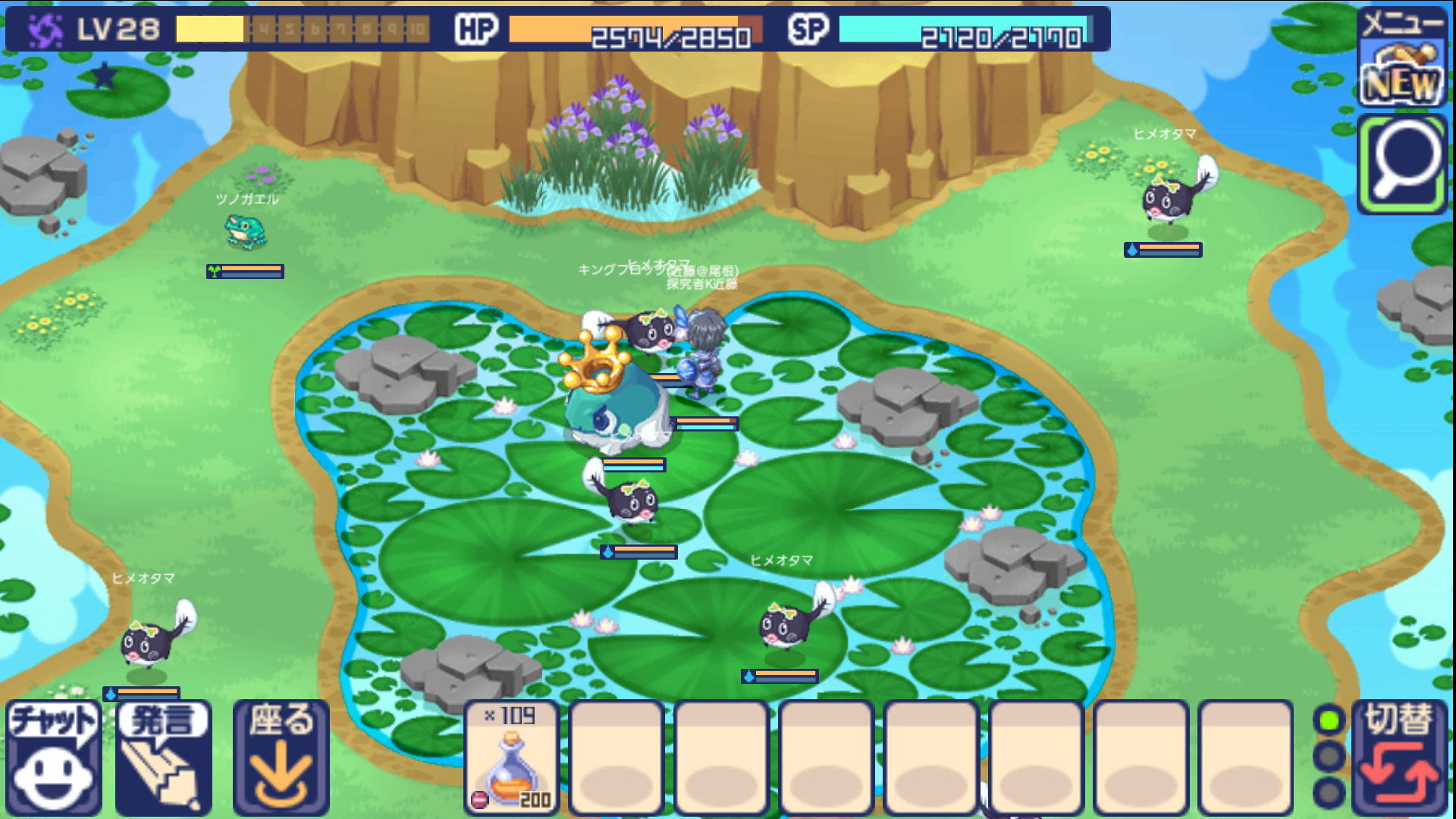Use the potion in the hotbar slot
The image size is (1456, 819).
[x=512, y=757]
